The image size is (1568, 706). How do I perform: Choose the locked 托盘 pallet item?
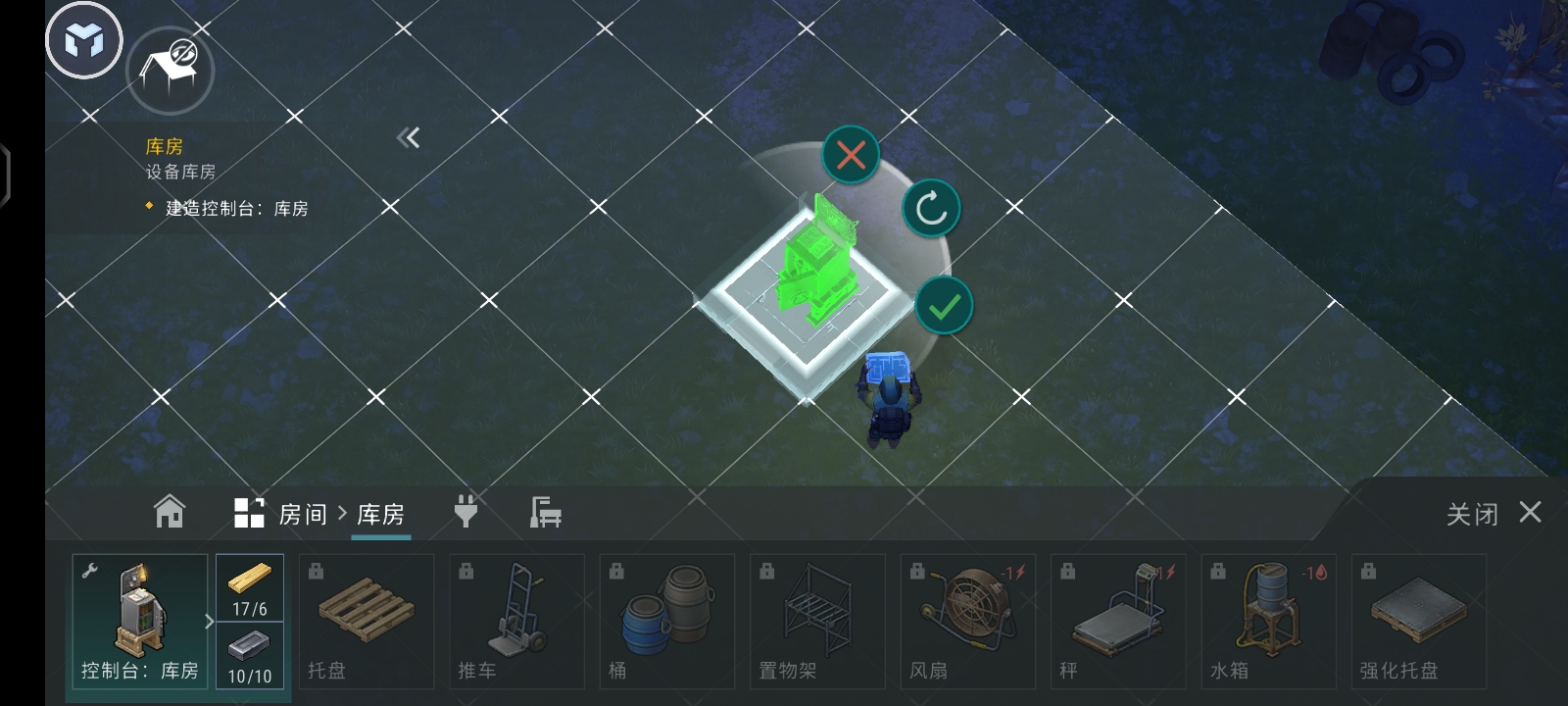click(366, 621)
